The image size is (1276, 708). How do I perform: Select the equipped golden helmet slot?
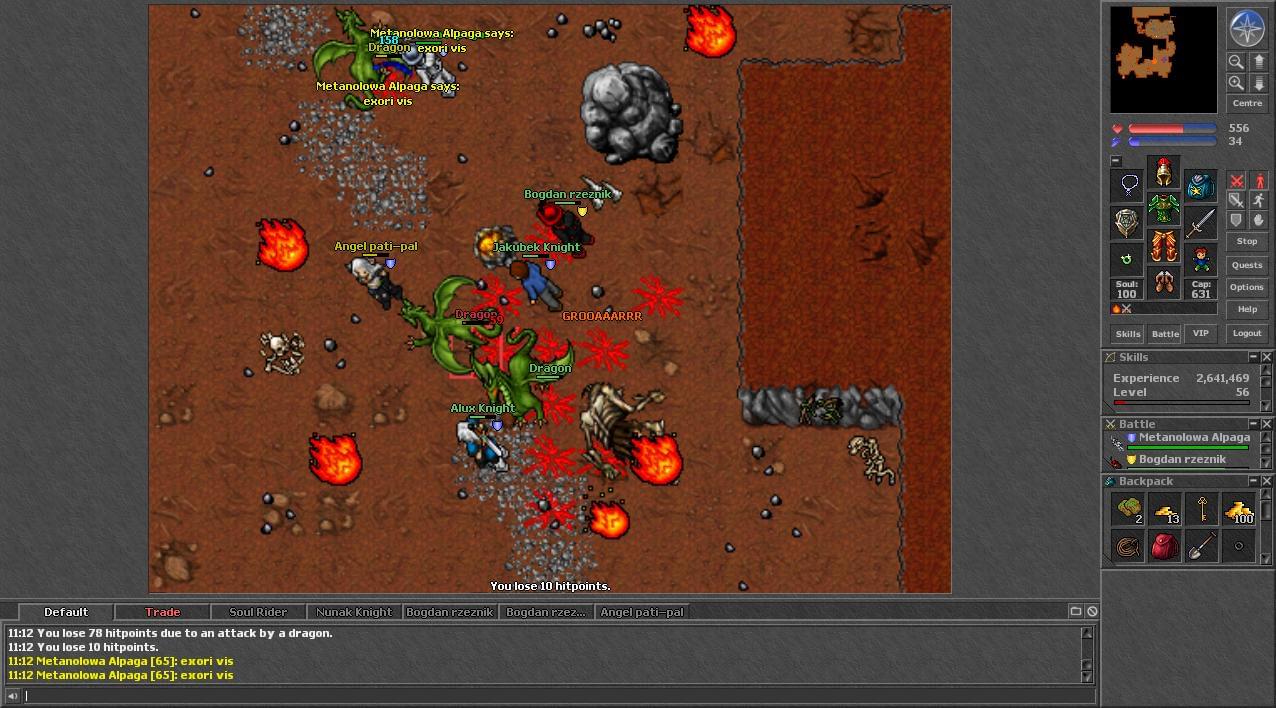point(1163,172)
